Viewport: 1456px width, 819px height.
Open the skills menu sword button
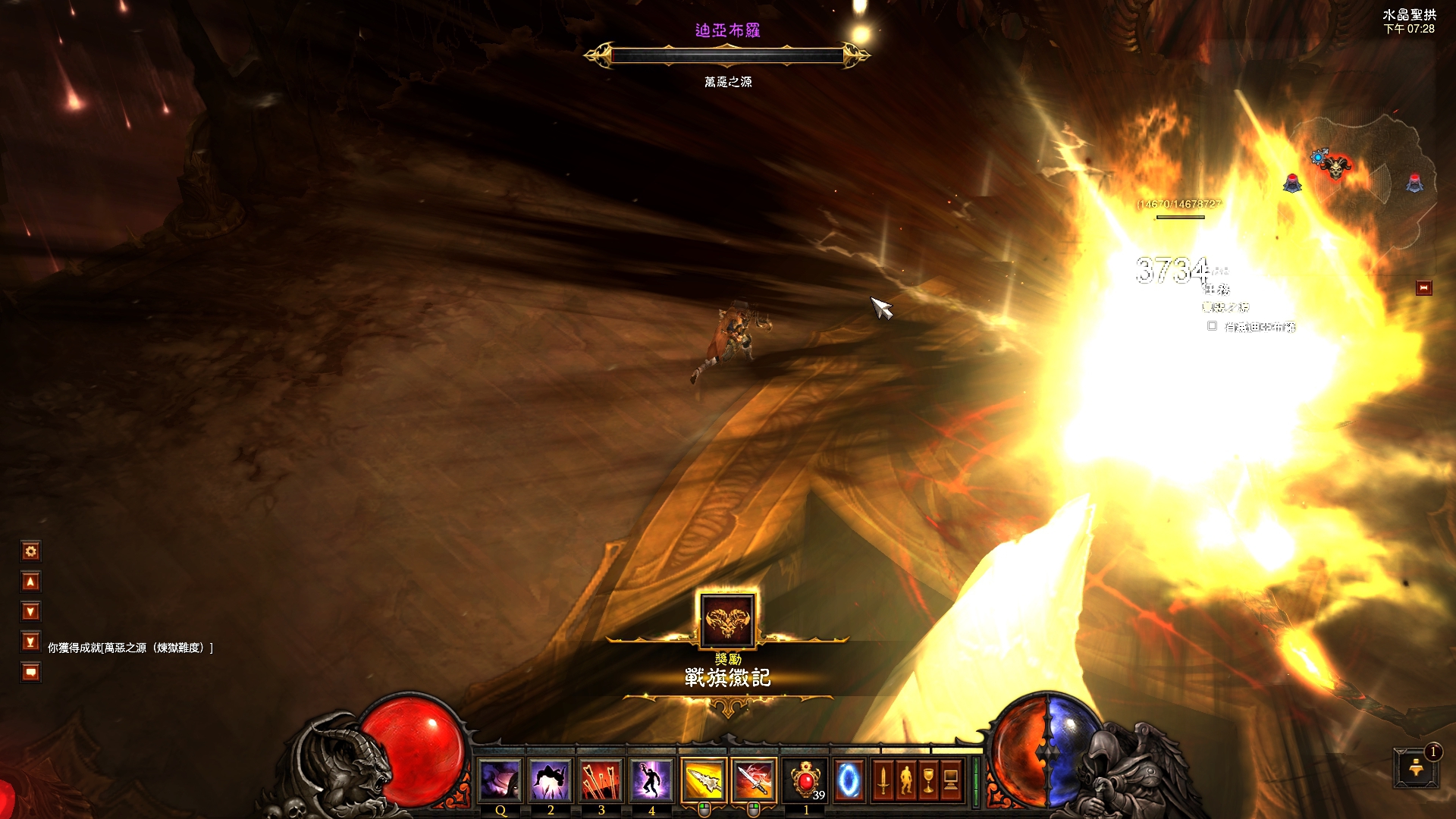[x=883, y=780]
